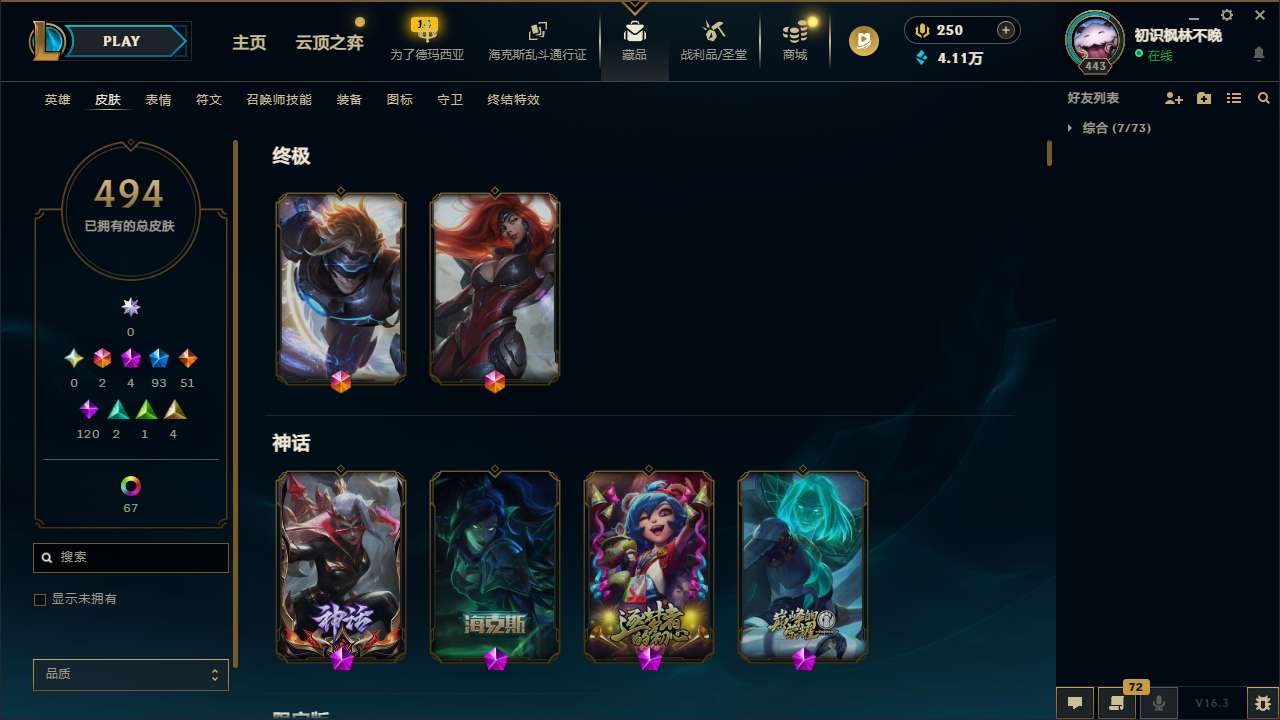
Task: Open the 商城 store icon
Action: tap(795, 40)
